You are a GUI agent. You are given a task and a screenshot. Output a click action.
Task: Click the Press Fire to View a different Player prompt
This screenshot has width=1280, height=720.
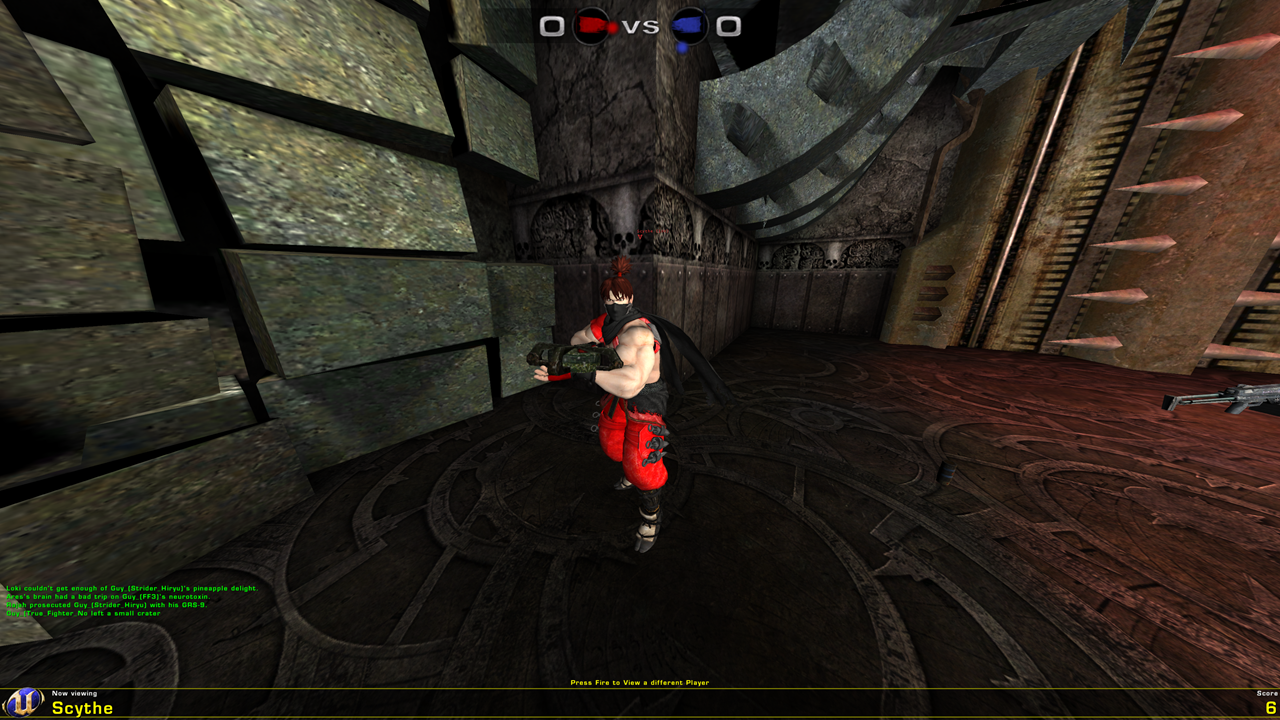639,681
